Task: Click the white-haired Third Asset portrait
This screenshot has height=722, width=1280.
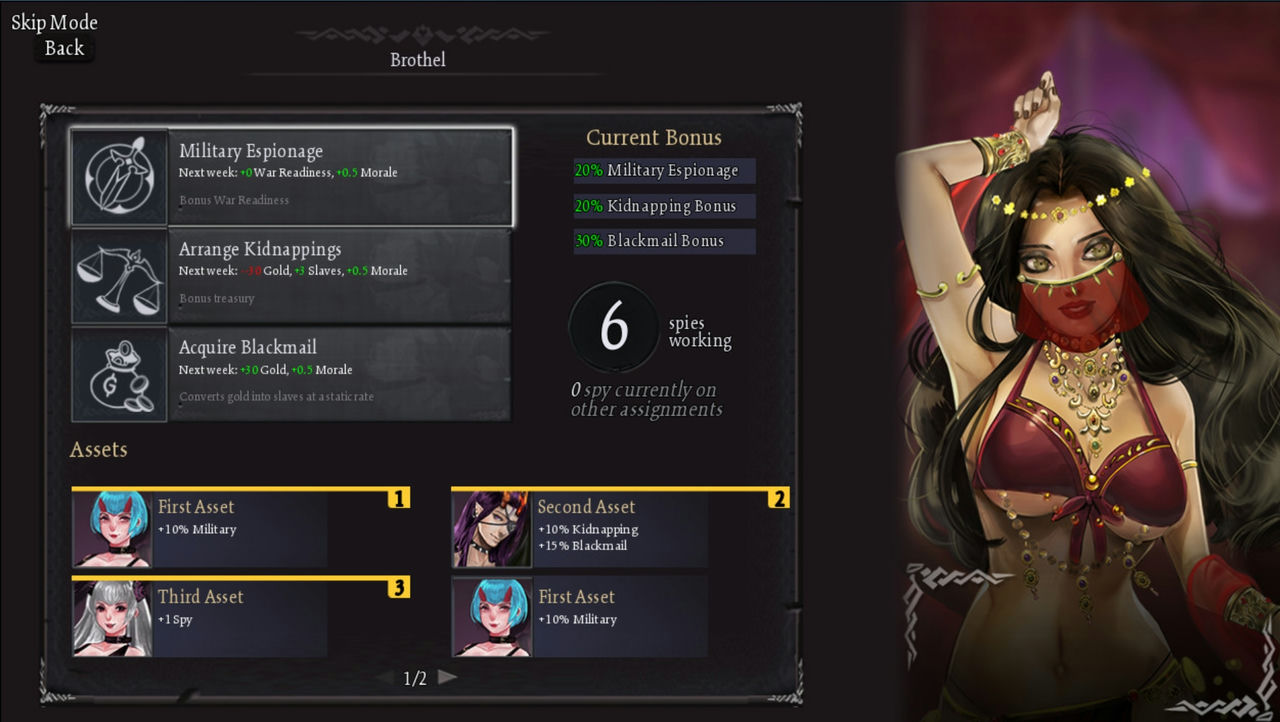Action: point(110,616)
